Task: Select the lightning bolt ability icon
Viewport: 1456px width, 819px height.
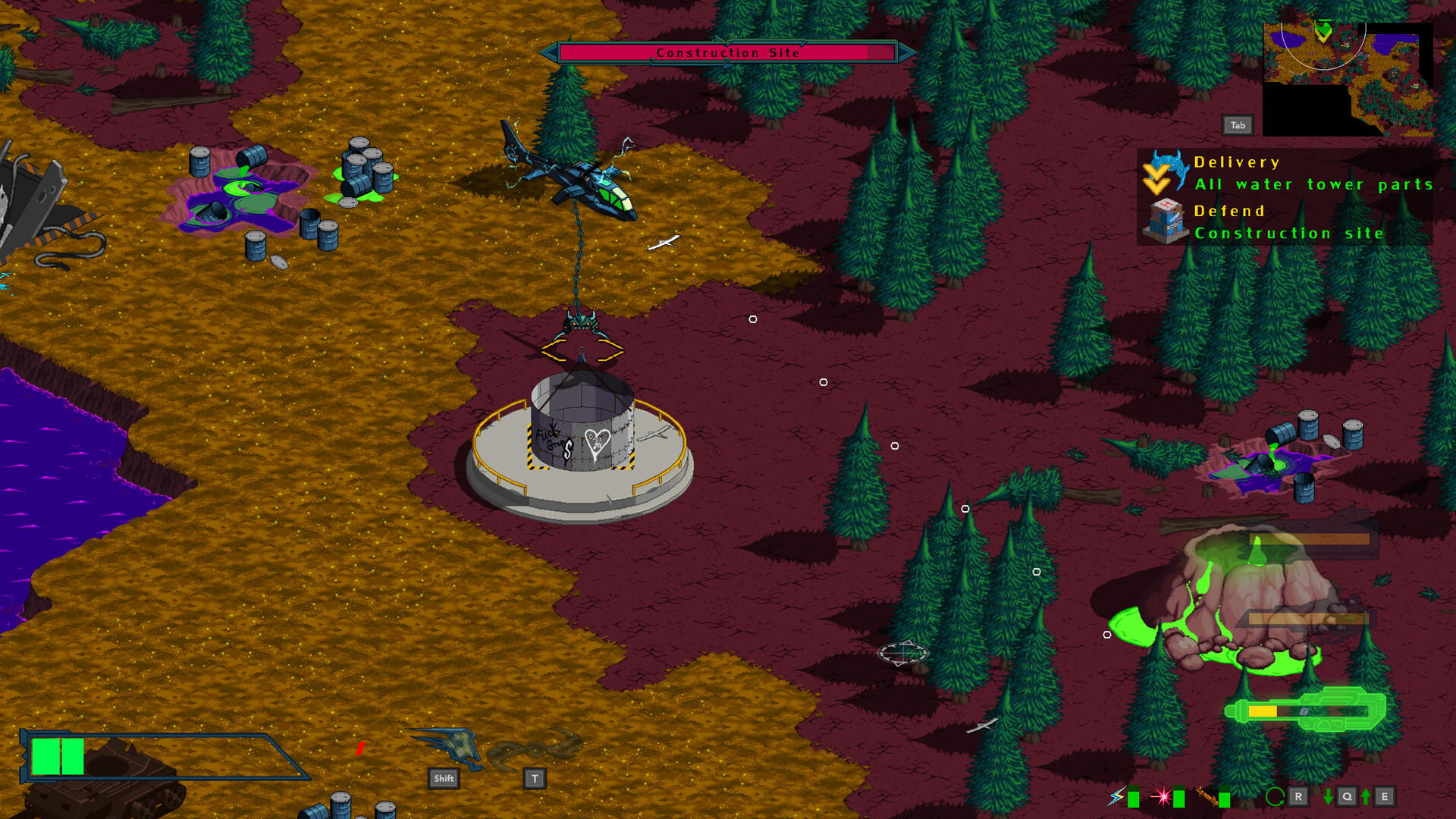Action: tap(1116, 798)
